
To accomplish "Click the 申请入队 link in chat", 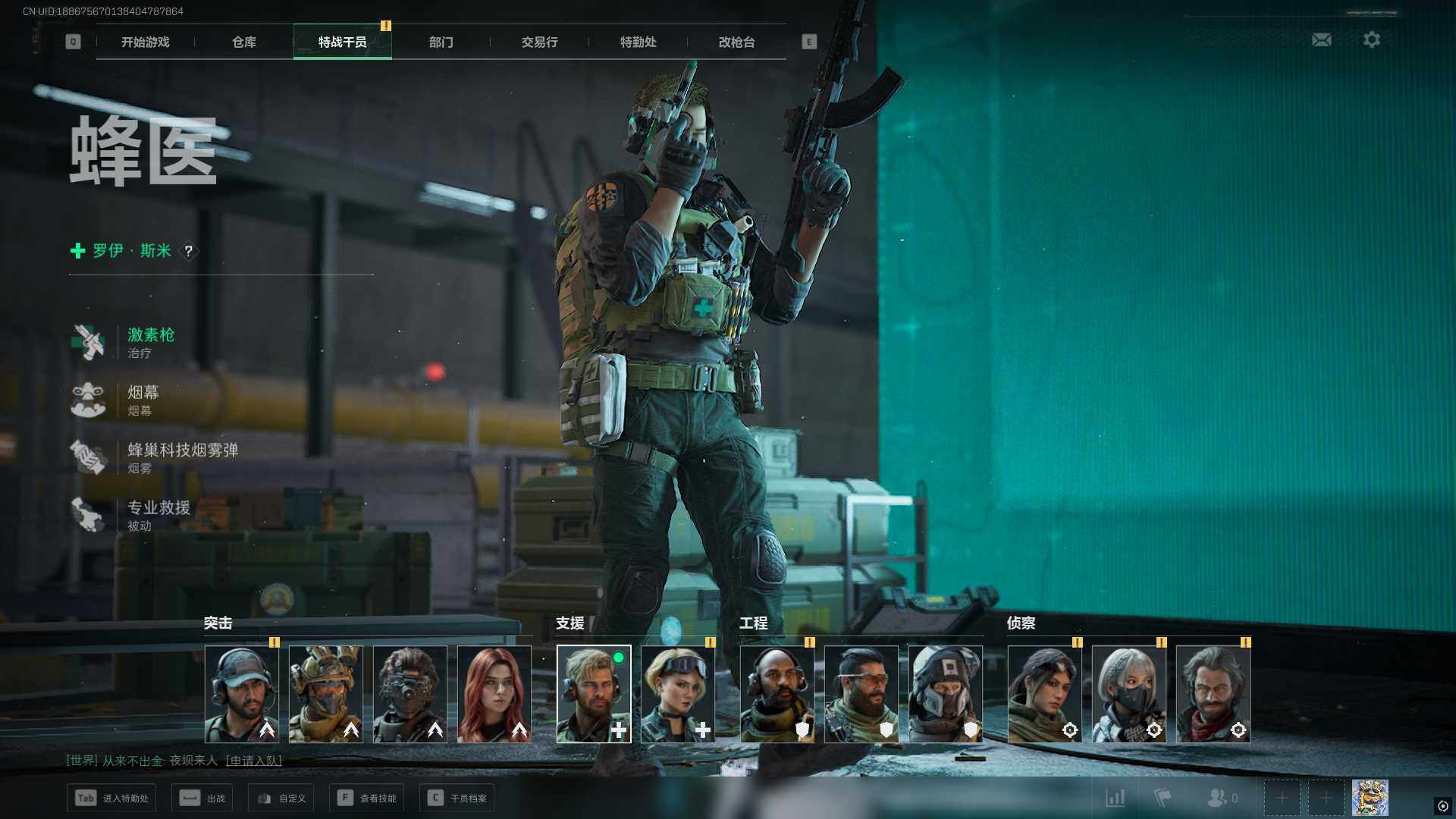I will click(x=254, y=761).
